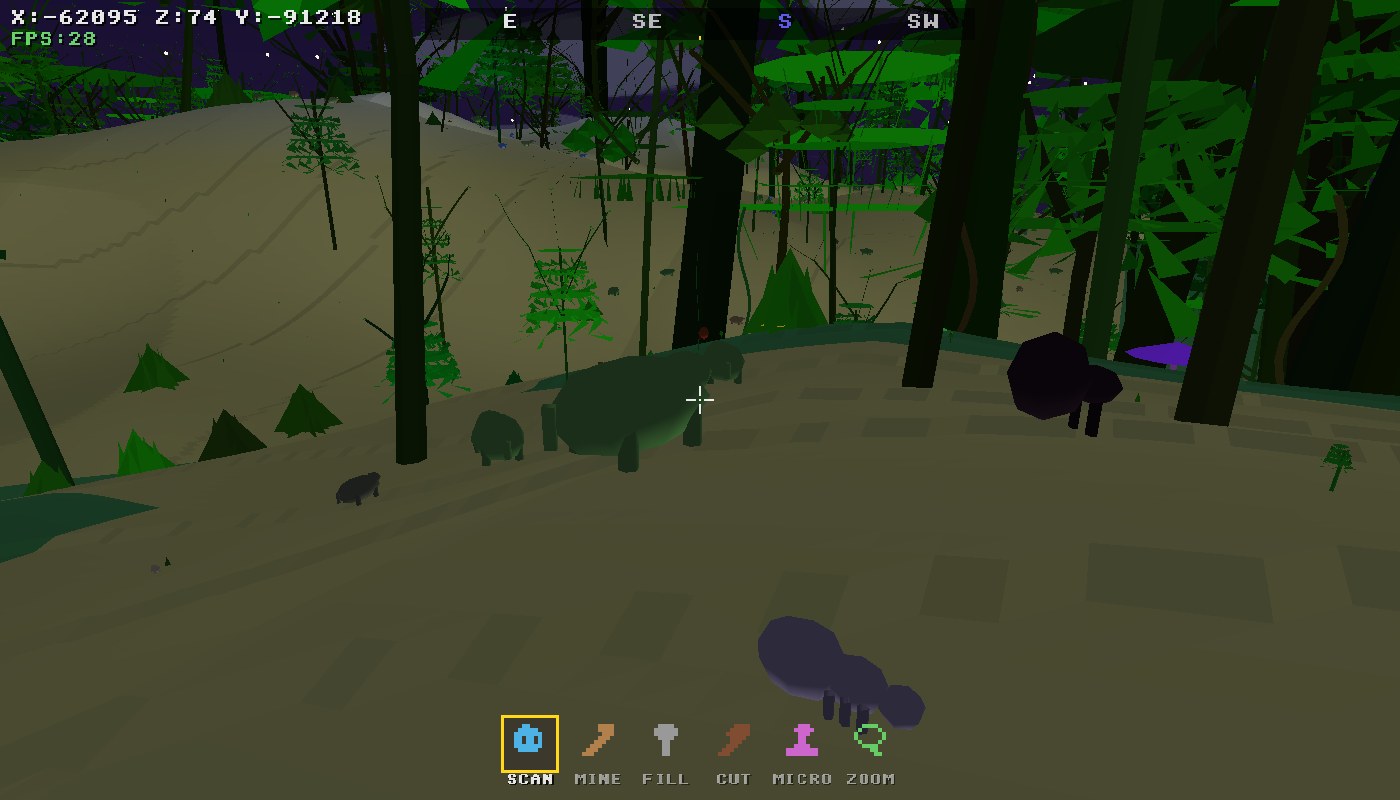Select the FILL tool in the hotbar
The image size is (1400, 800).
click(x=665, y=742)
